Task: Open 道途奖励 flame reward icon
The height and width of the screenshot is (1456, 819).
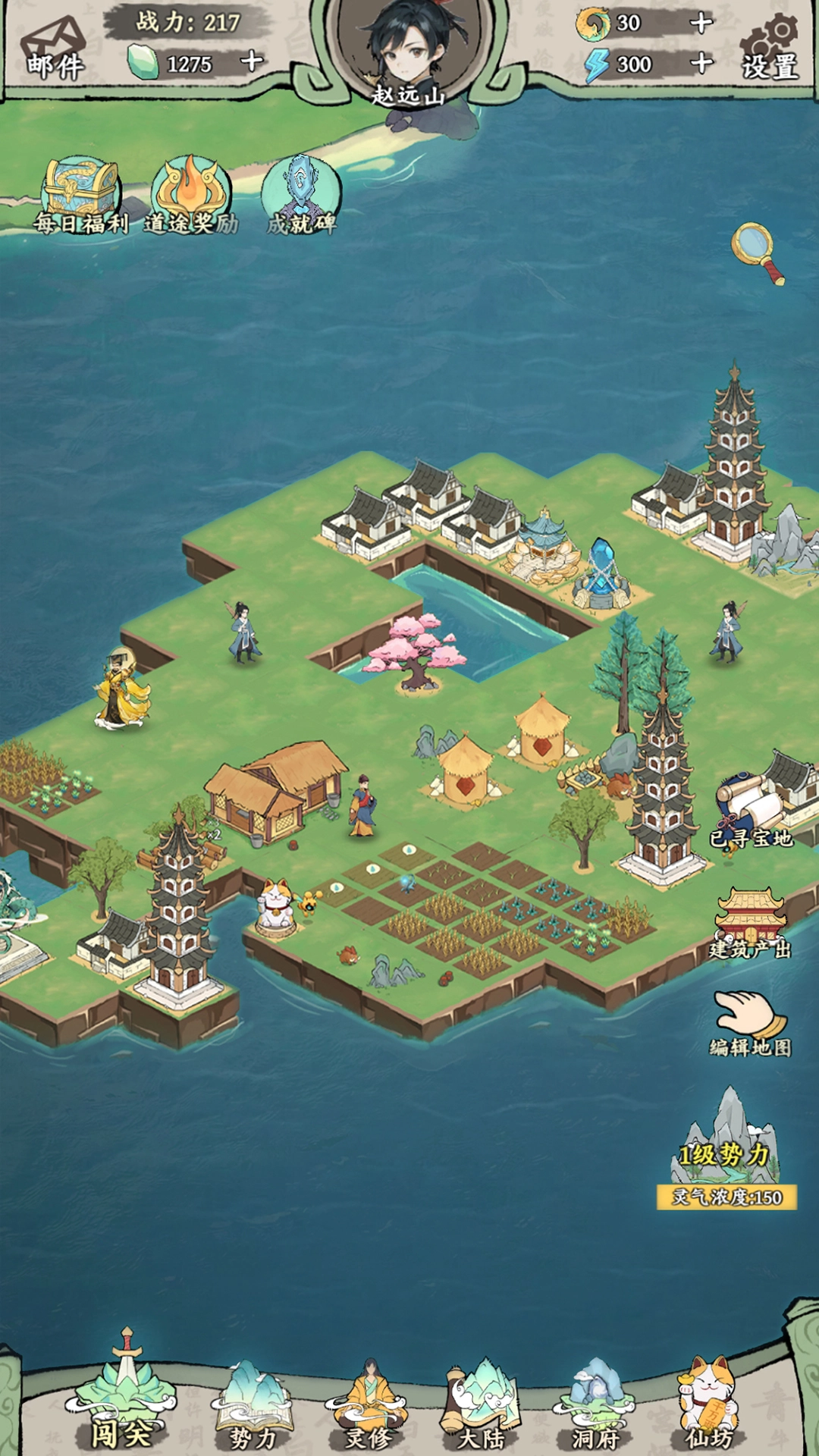Action: pyautogui.click(x=190, y=194)
